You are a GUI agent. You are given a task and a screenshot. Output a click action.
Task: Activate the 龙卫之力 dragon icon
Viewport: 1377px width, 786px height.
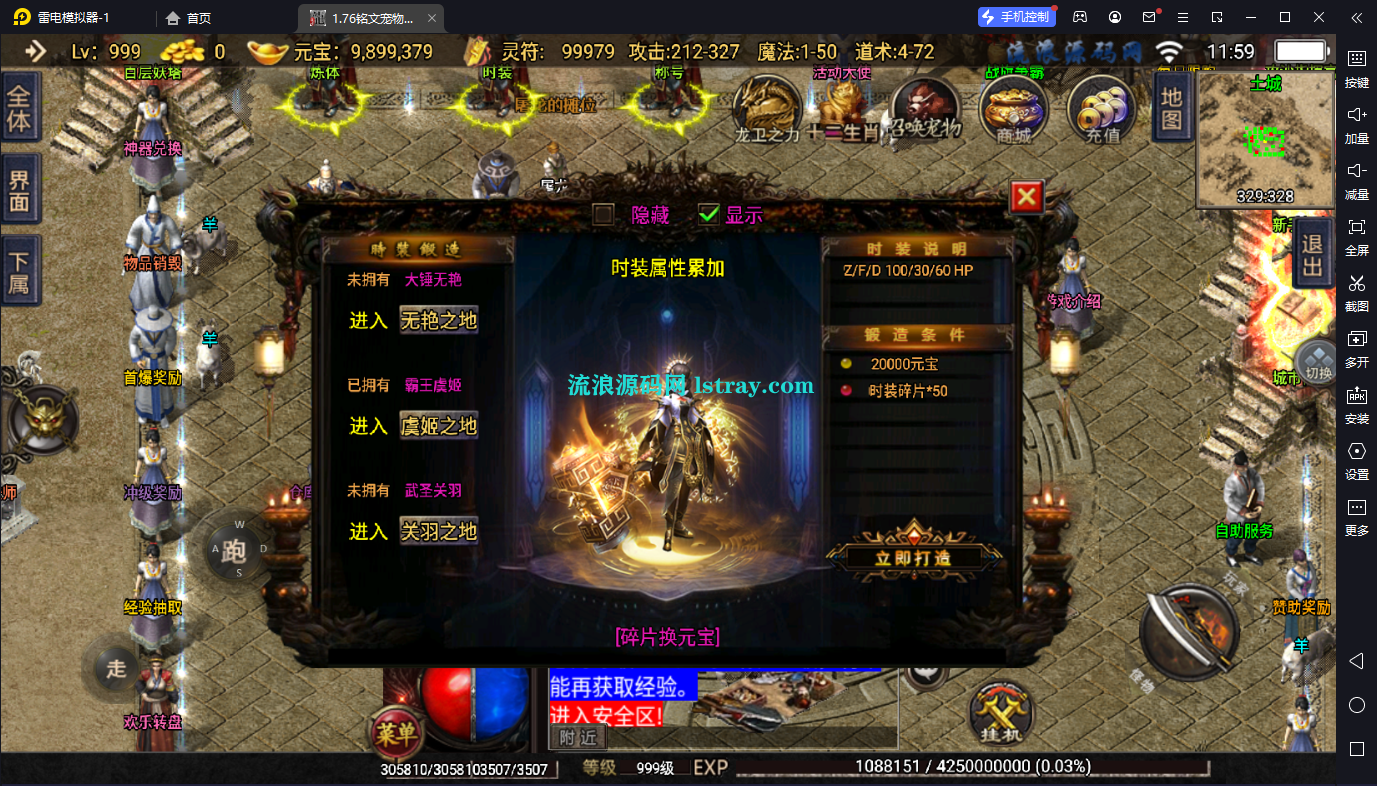tap(768, 110)
